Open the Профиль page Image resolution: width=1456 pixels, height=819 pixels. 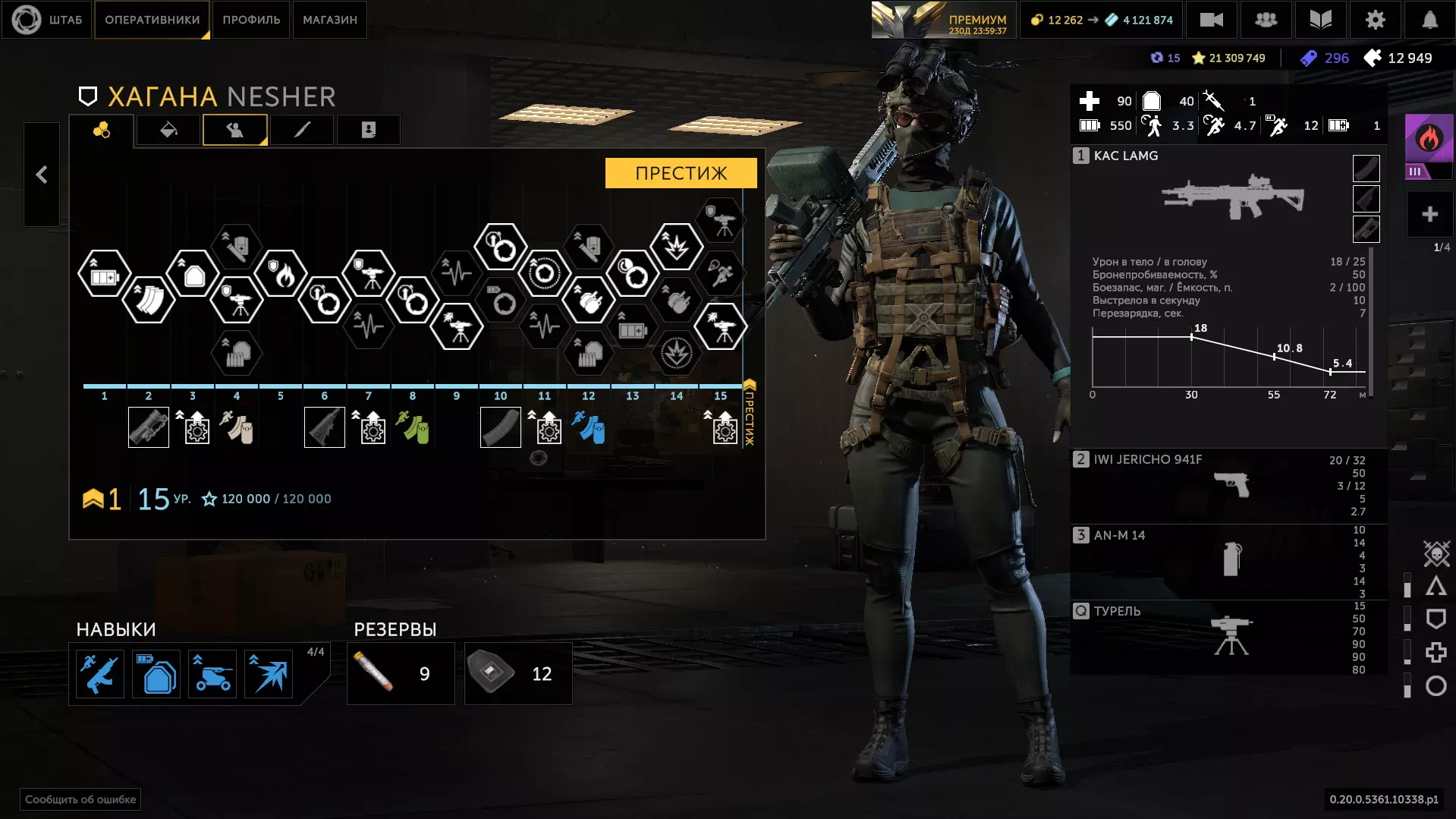pos(251,20)
